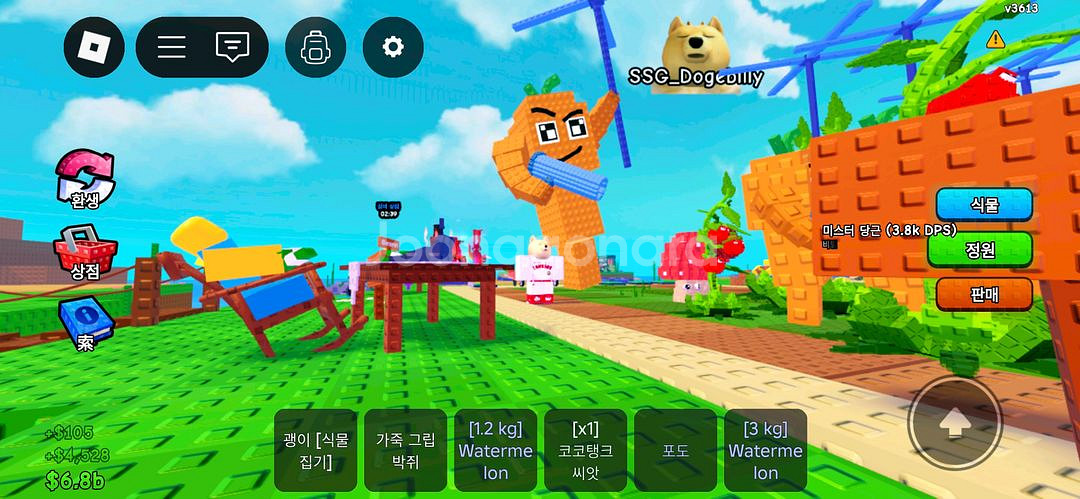The height and width of the screenshot is (499, 1080).
Task: Open the backpack inventory
Action: [315, 47]
